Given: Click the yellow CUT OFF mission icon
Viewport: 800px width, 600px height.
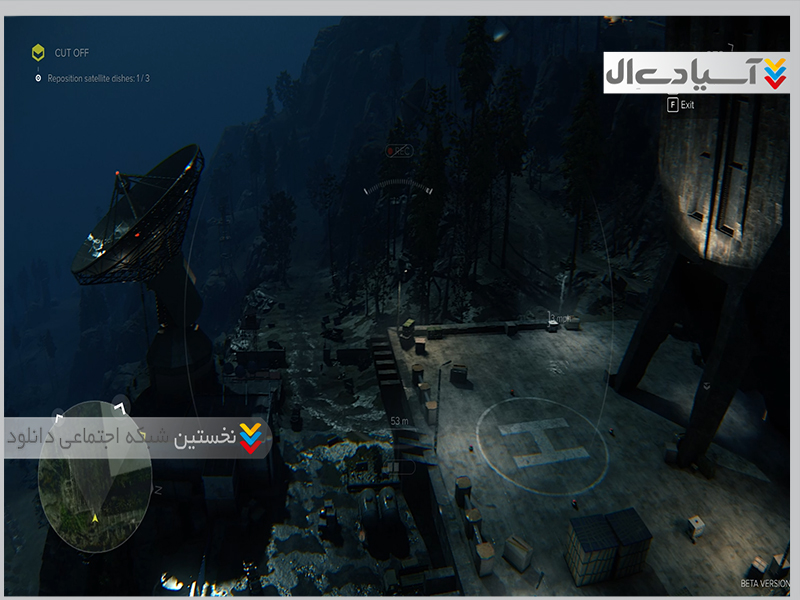Looking at the screenshot, I should 38,53.
